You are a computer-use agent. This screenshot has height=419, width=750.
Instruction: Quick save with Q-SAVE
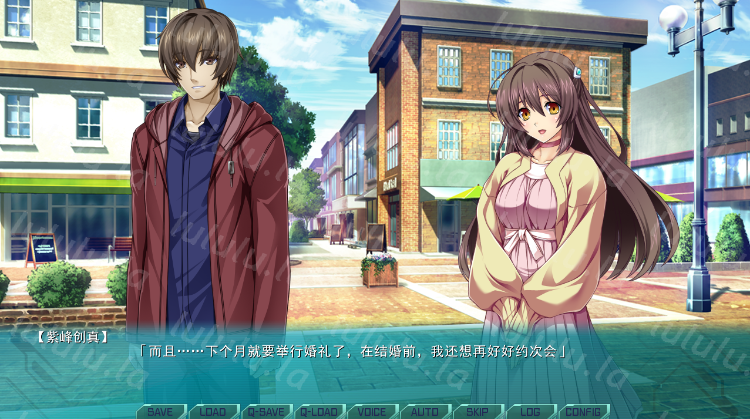pos(266,411)
